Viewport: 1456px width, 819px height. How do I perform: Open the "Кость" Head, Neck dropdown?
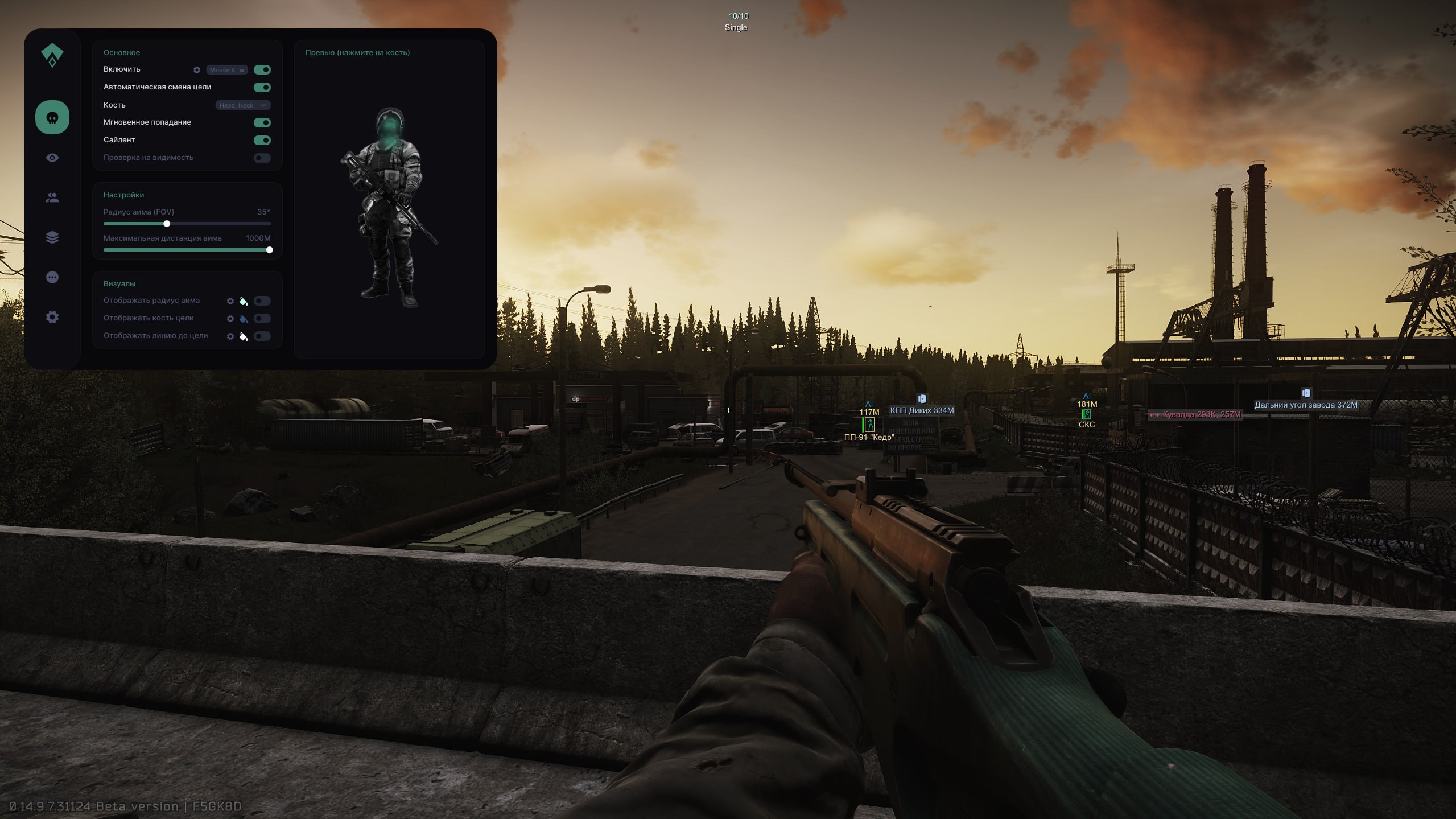[x=243, y=105]
